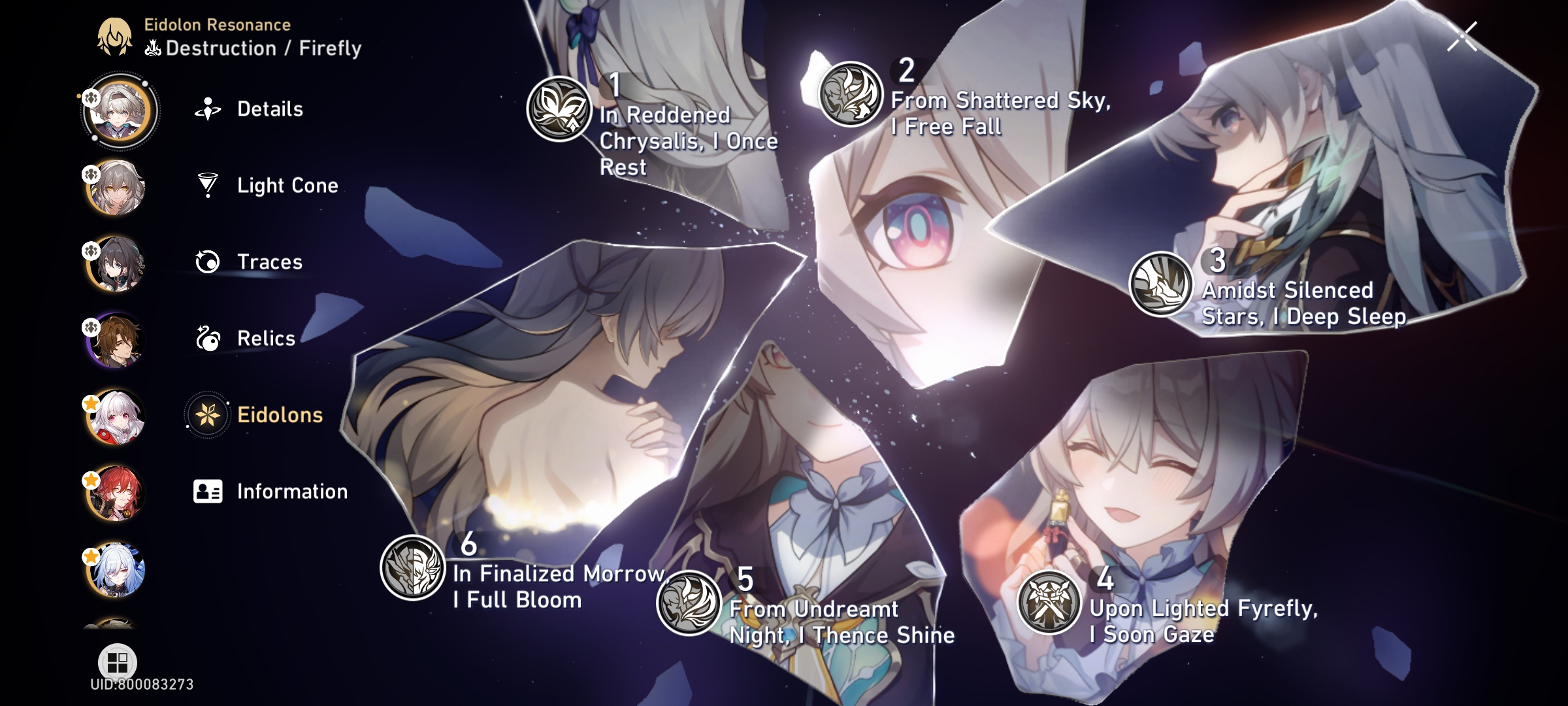Viewport: 1568px width, 706px height.
Task: Switch to the Eidolons tab labeled in gold
Action: (x=280, y=414)
